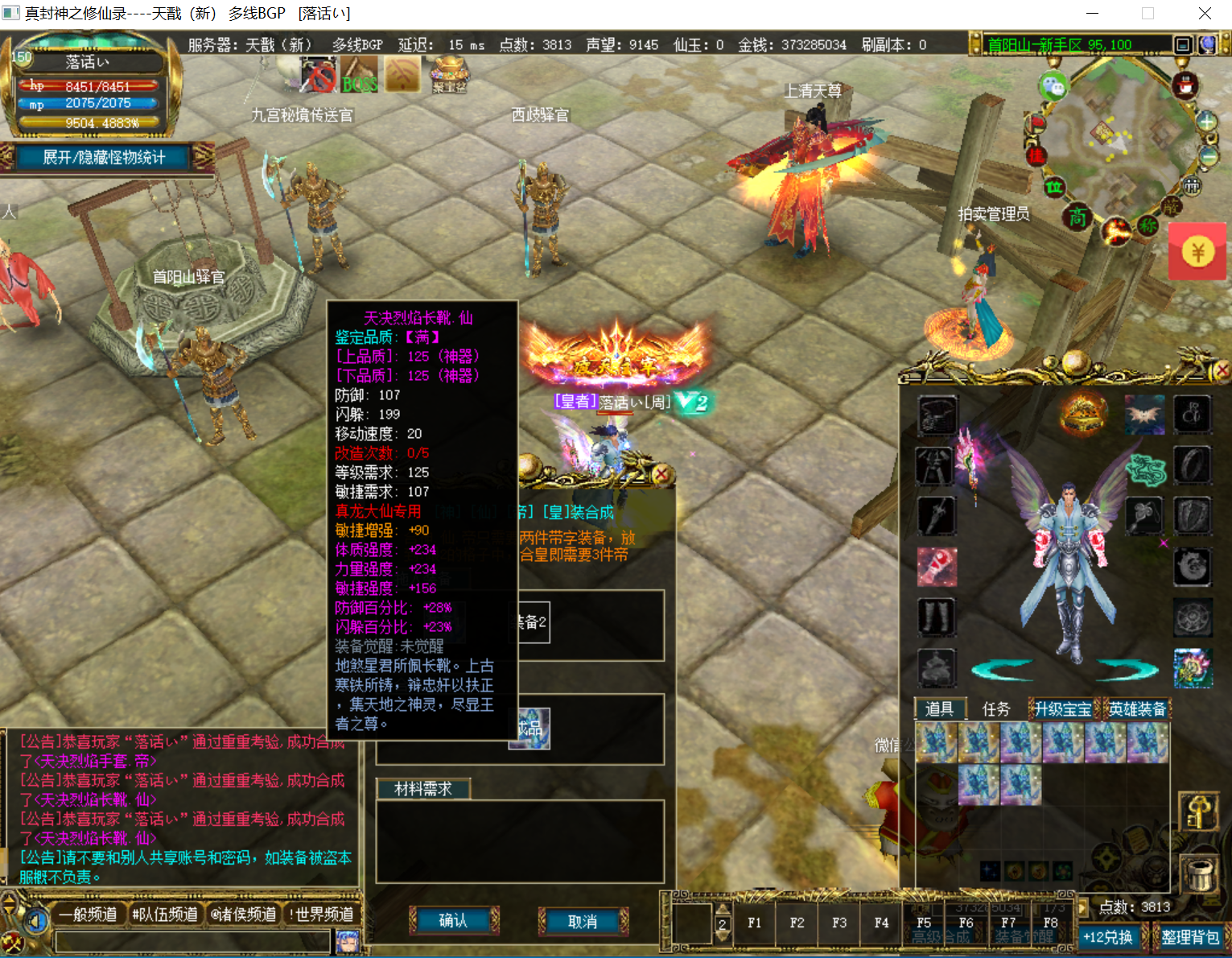
Task: Switch to the 任务 quest tab
Action: point(995,708)
